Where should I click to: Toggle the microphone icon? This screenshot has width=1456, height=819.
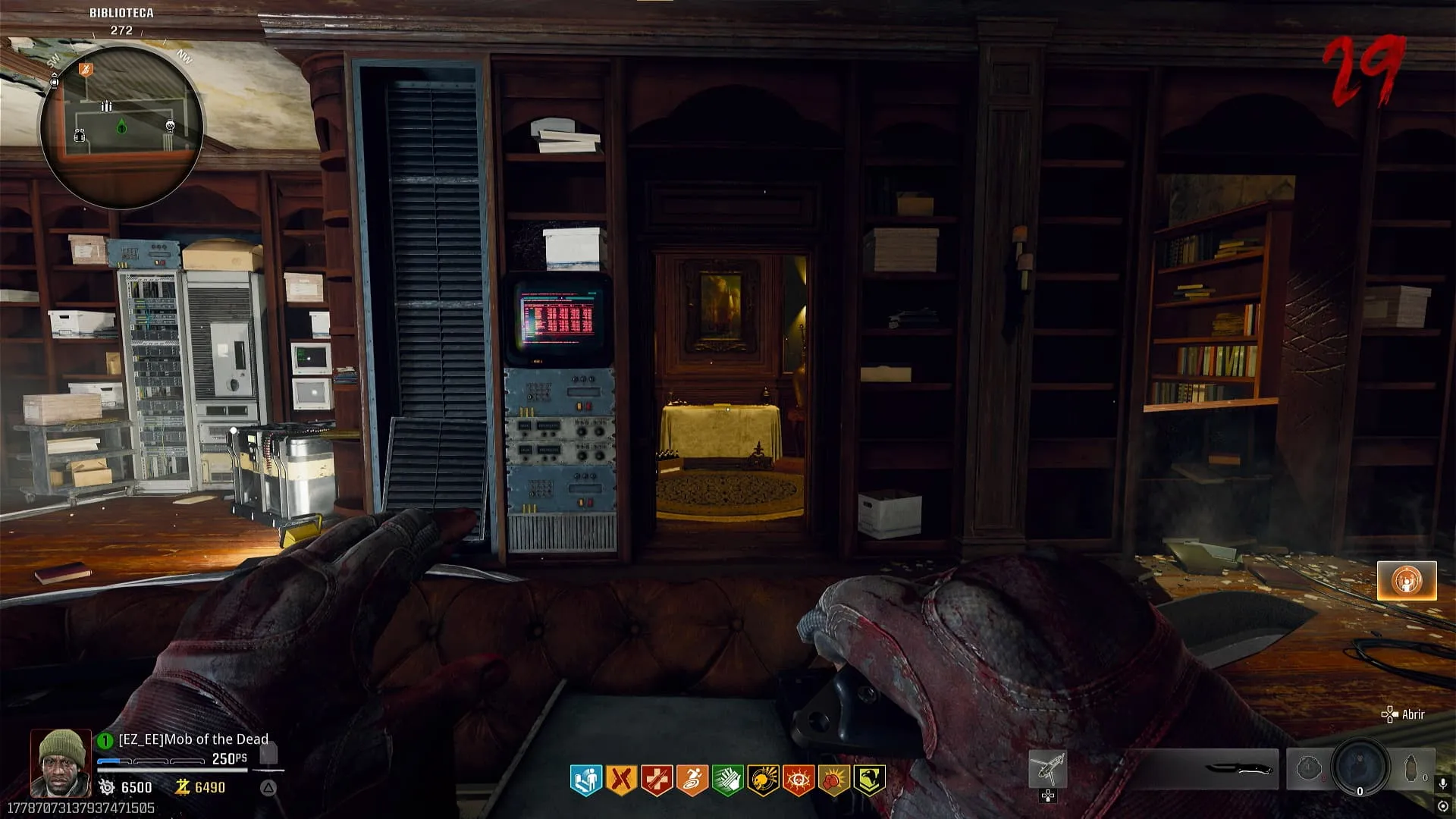click(x=1443, y=784)
